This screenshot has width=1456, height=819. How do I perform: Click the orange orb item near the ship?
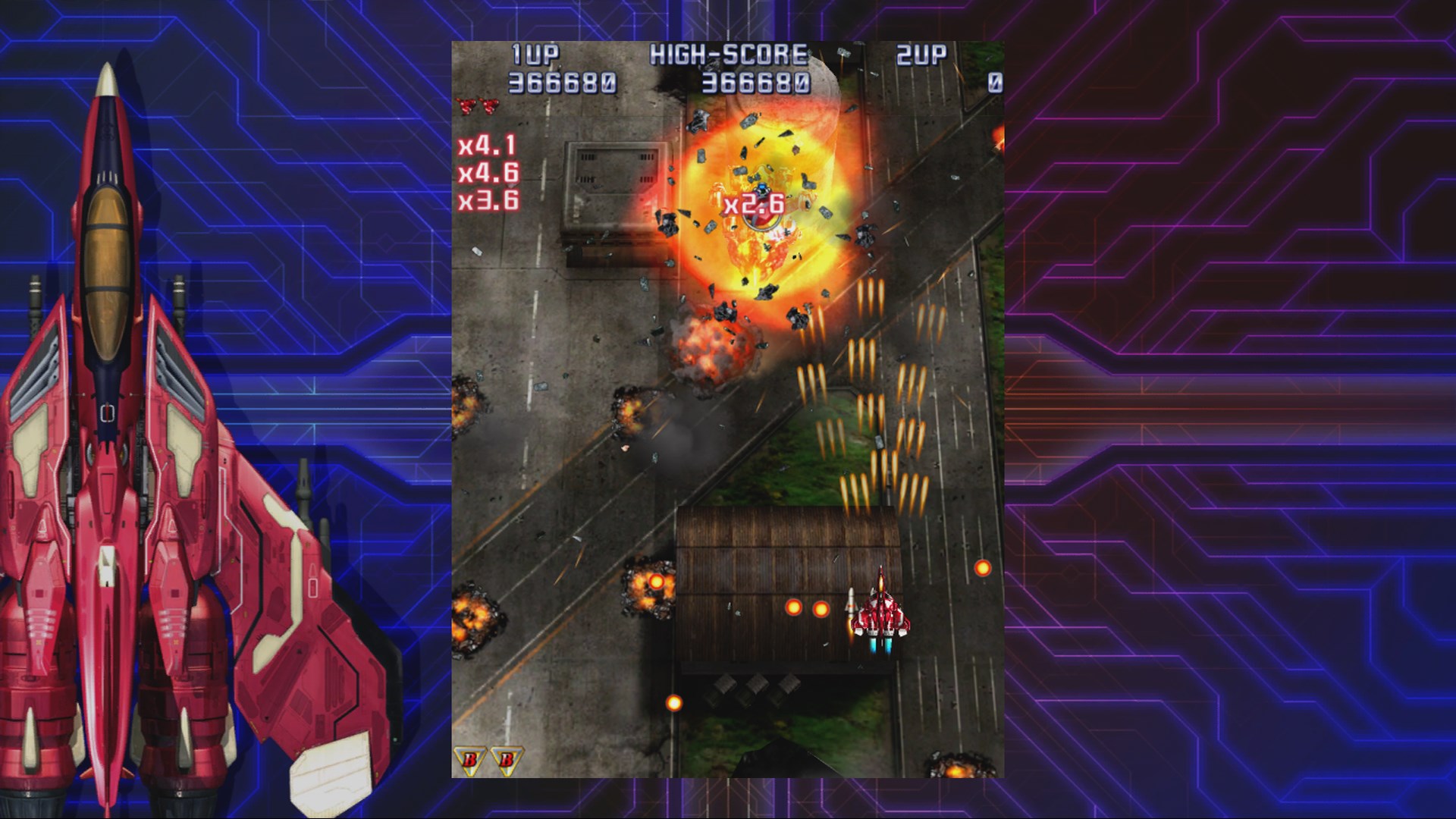click(x=793, y=607)
